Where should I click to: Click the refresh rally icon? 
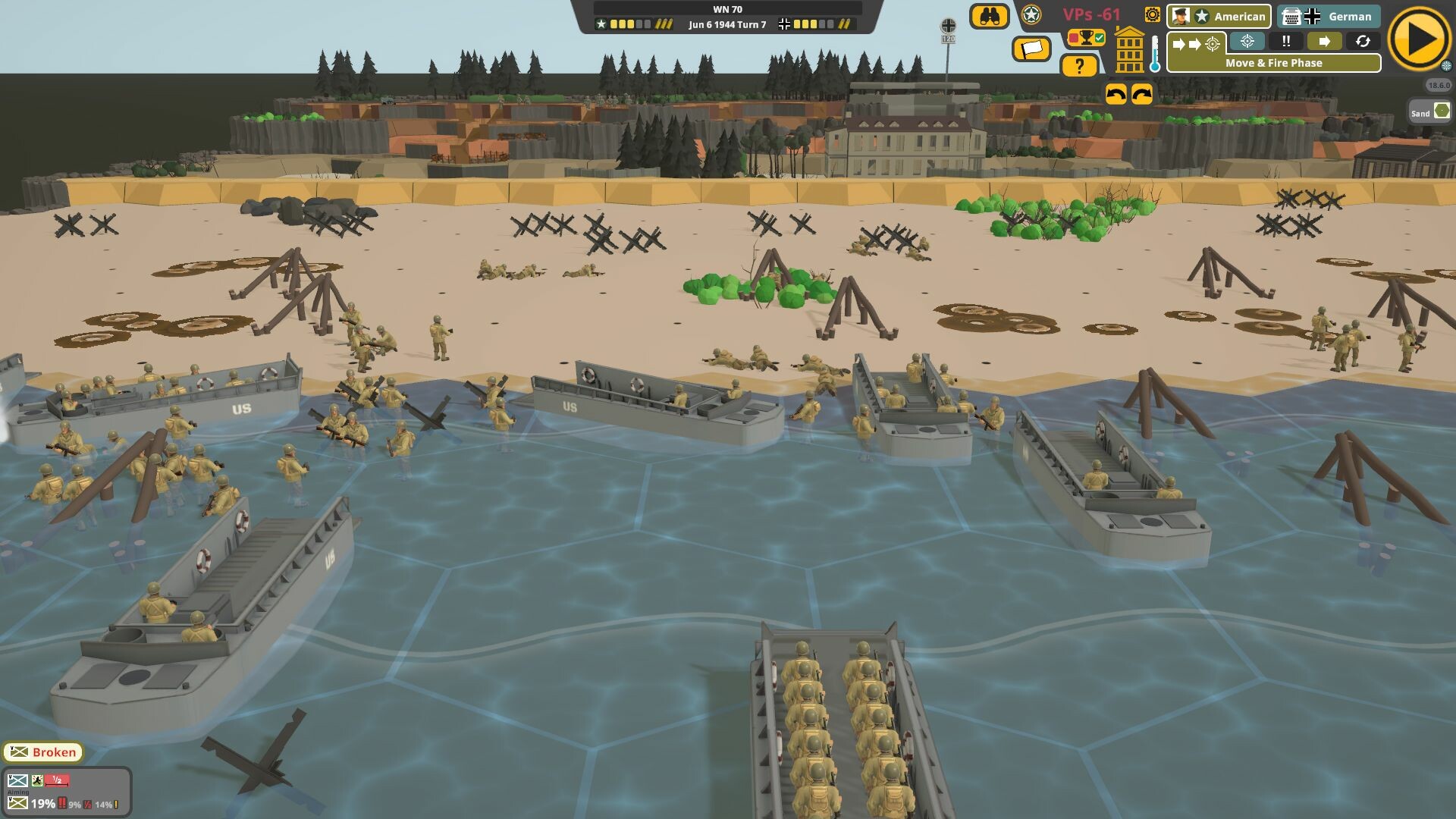(1363, 41)
